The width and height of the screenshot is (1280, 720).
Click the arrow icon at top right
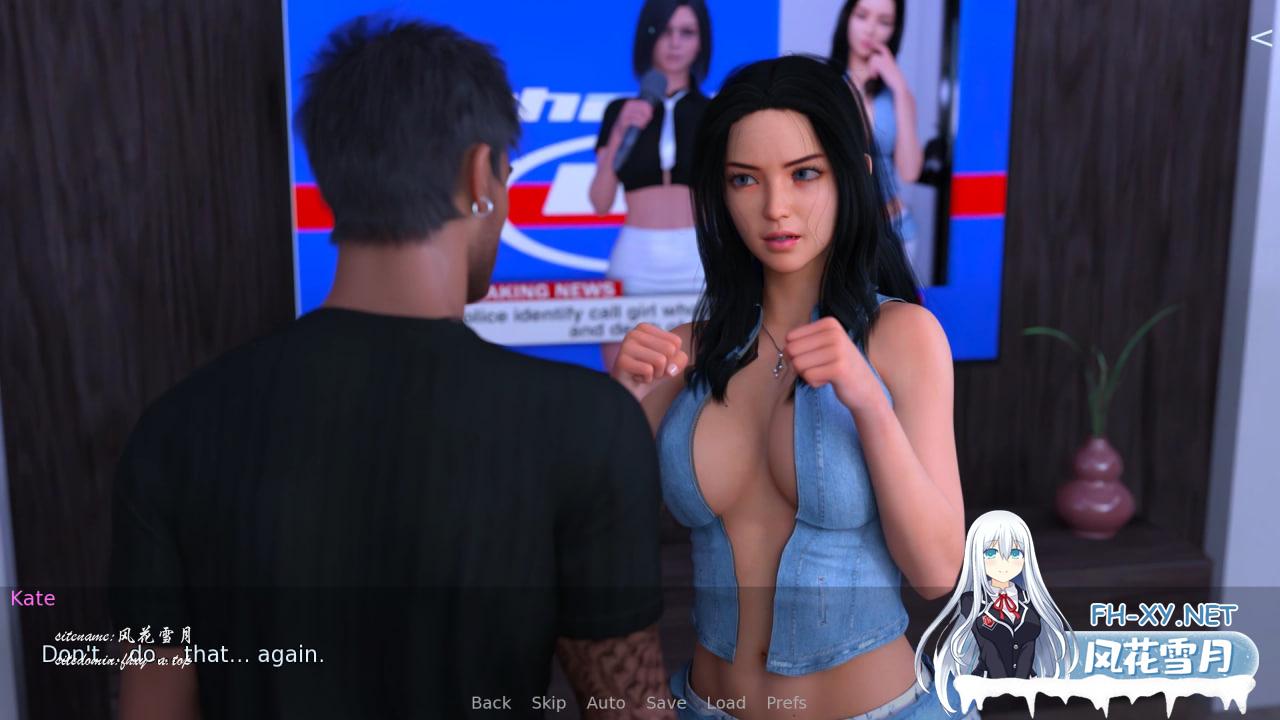point(1261,38)
